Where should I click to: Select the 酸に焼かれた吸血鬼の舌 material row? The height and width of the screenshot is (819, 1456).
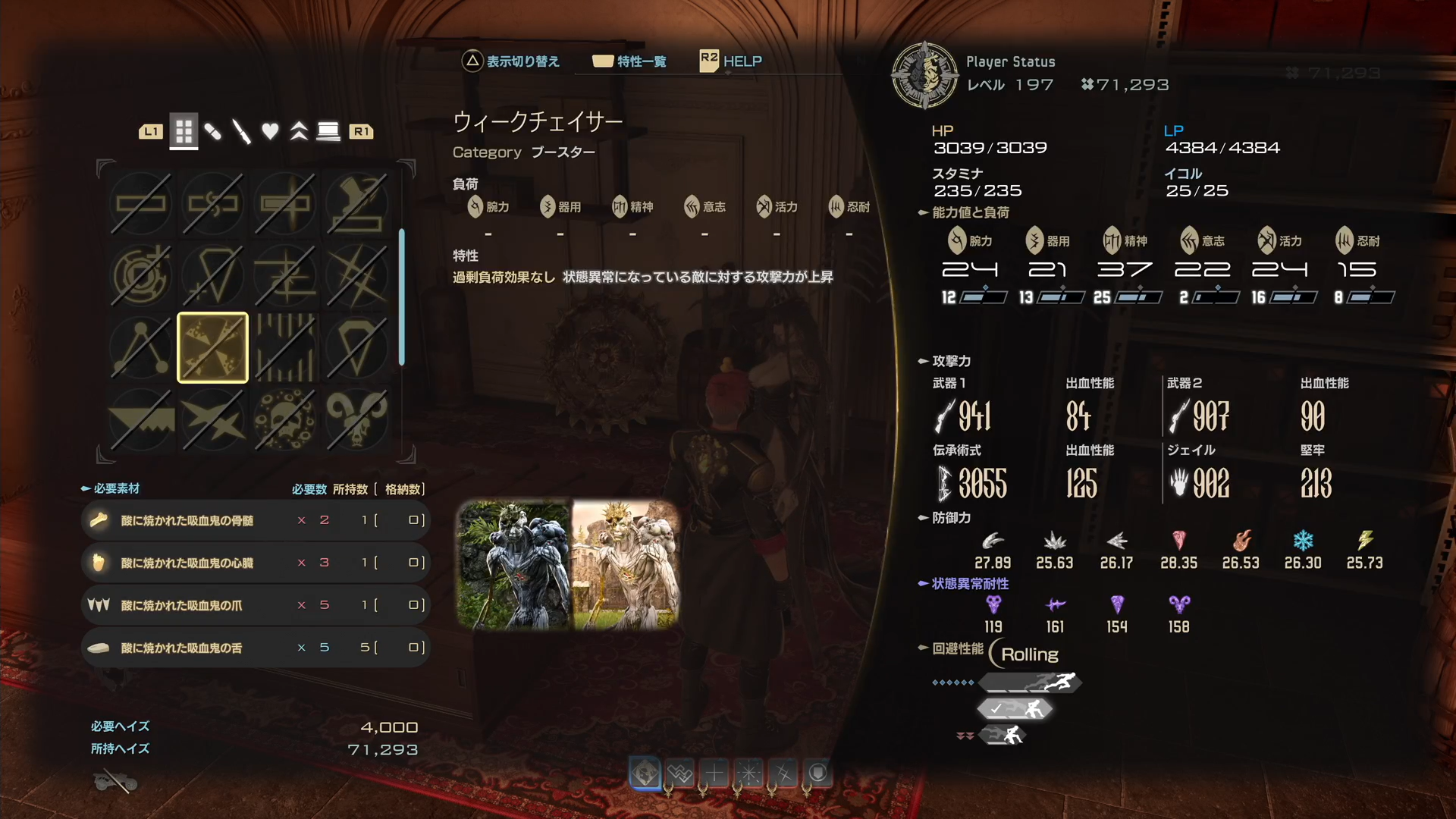tap(255, 648)
